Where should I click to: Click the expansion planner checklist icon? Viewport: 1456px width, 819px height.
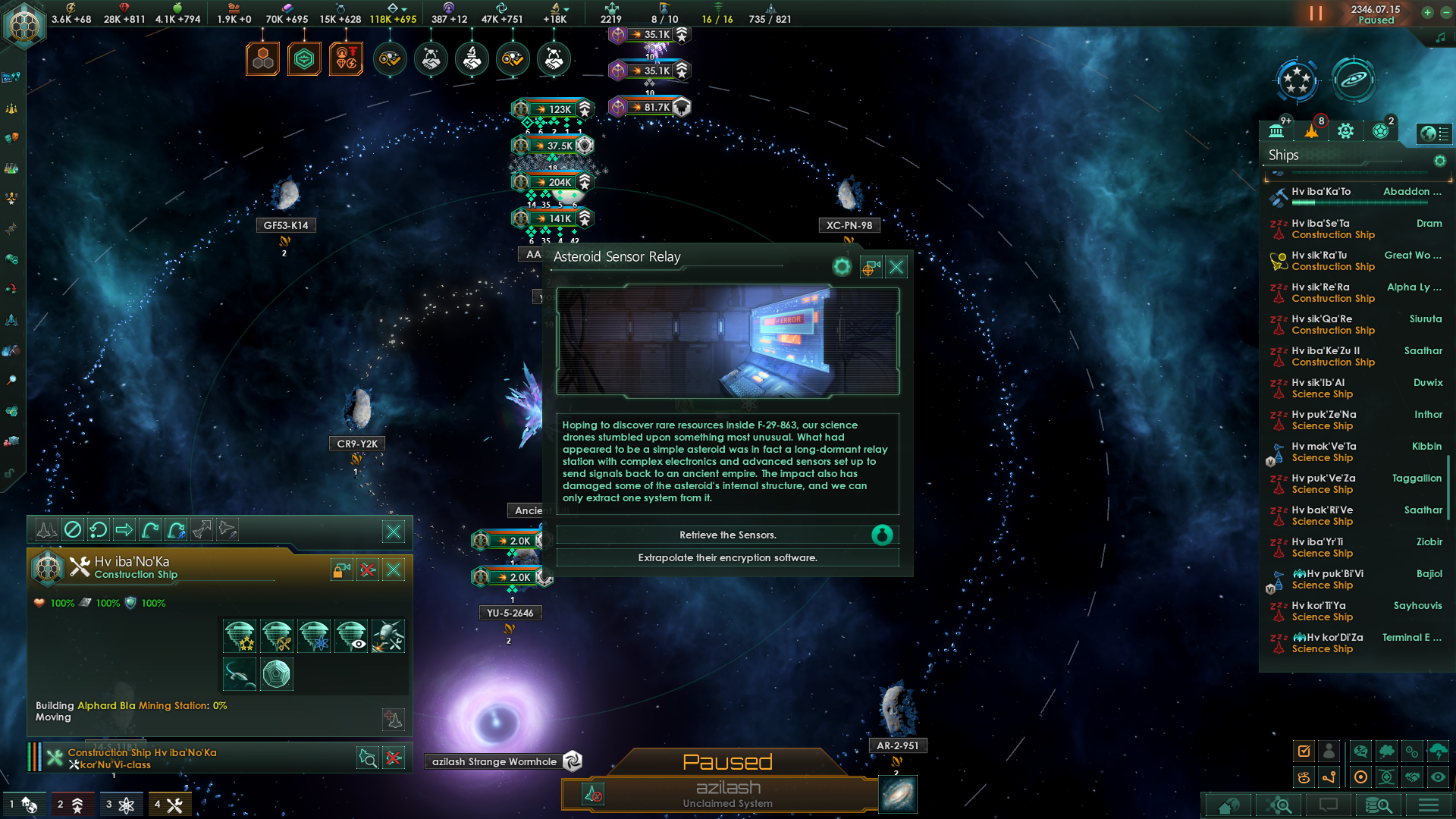coord(1304,751)
